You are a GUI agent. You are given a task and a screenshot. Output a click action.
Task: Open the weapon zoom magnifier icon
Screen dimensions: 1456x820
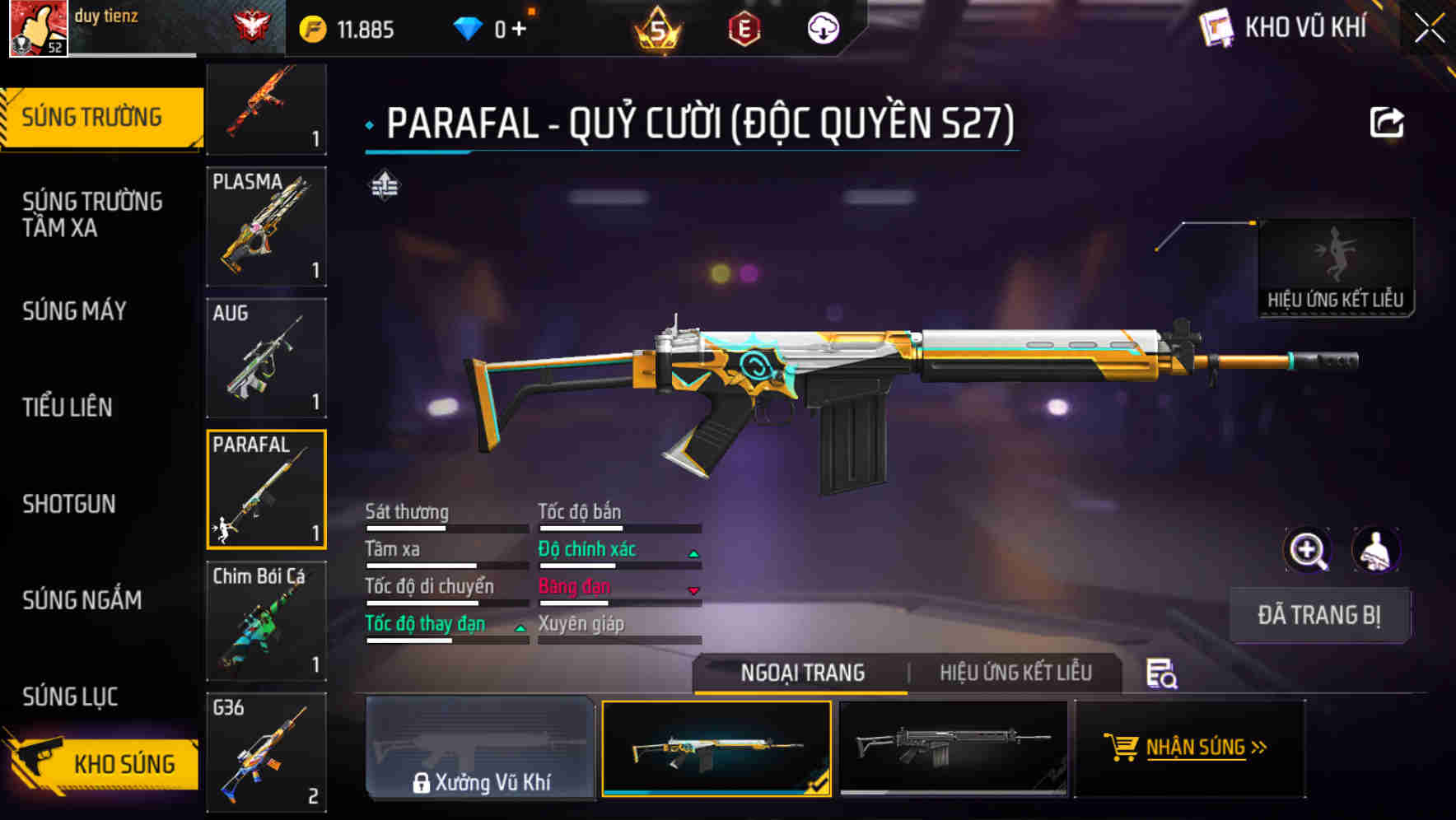[x=1309, y=550]
